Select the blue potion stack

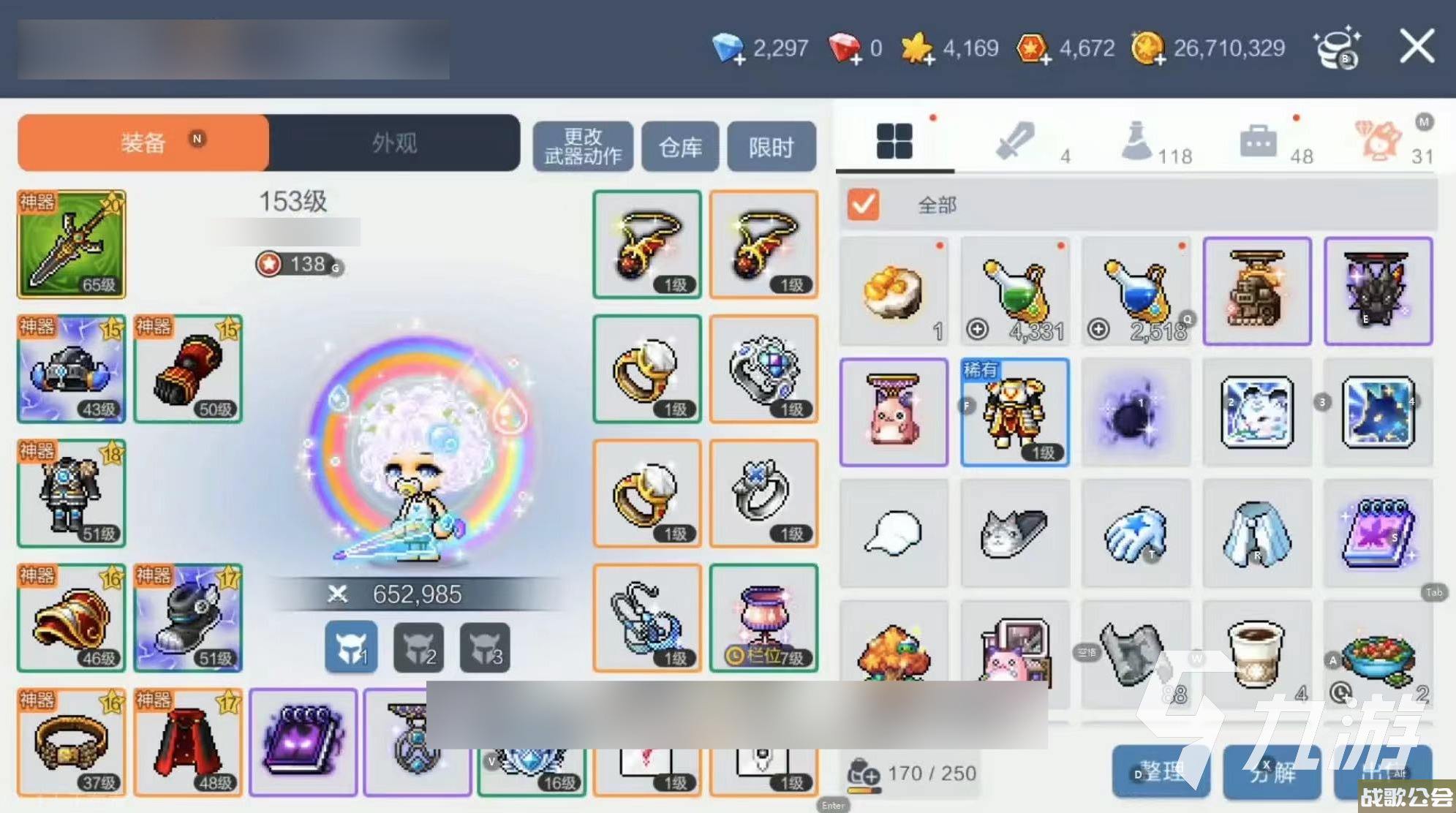[x=1136, y=291]
